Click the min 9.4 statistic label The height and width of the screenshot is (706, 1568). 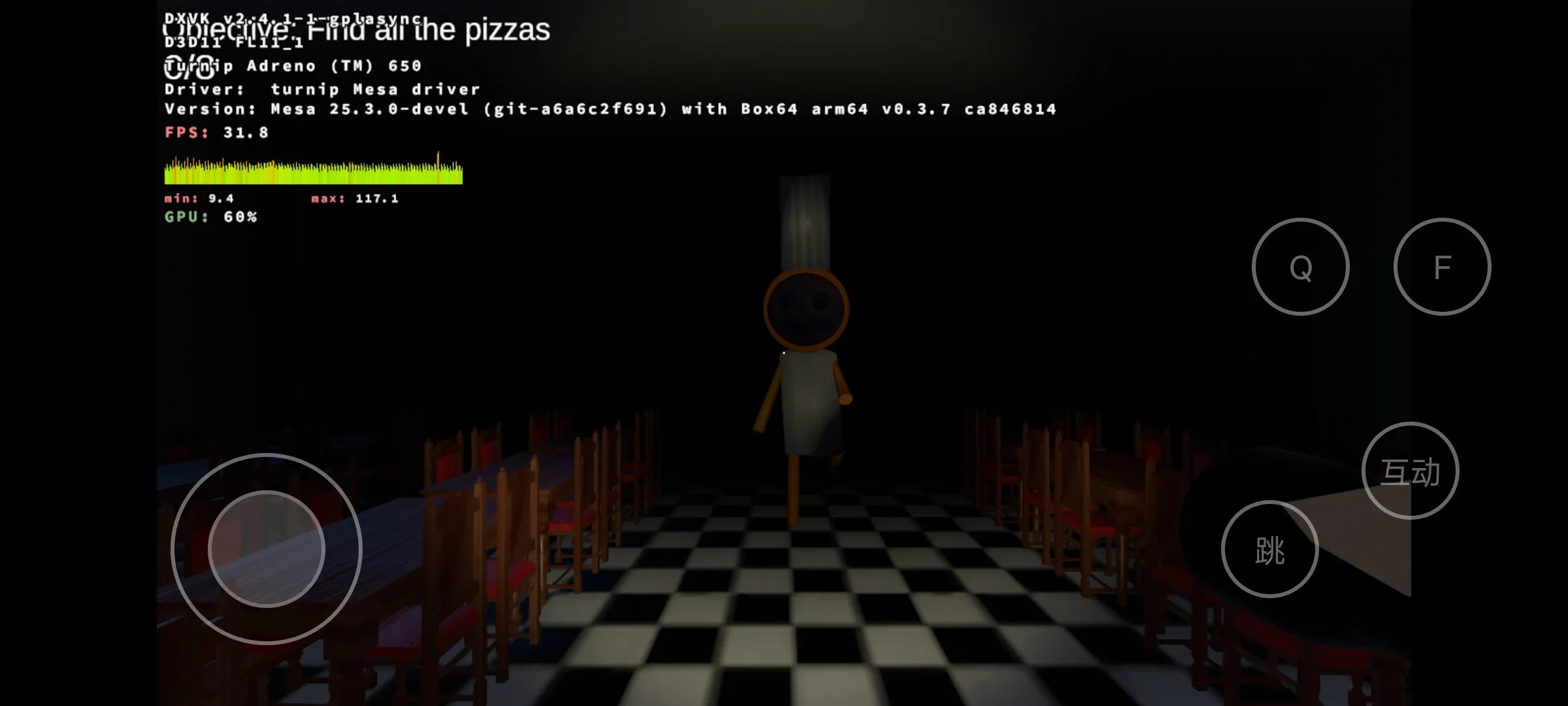199,197
